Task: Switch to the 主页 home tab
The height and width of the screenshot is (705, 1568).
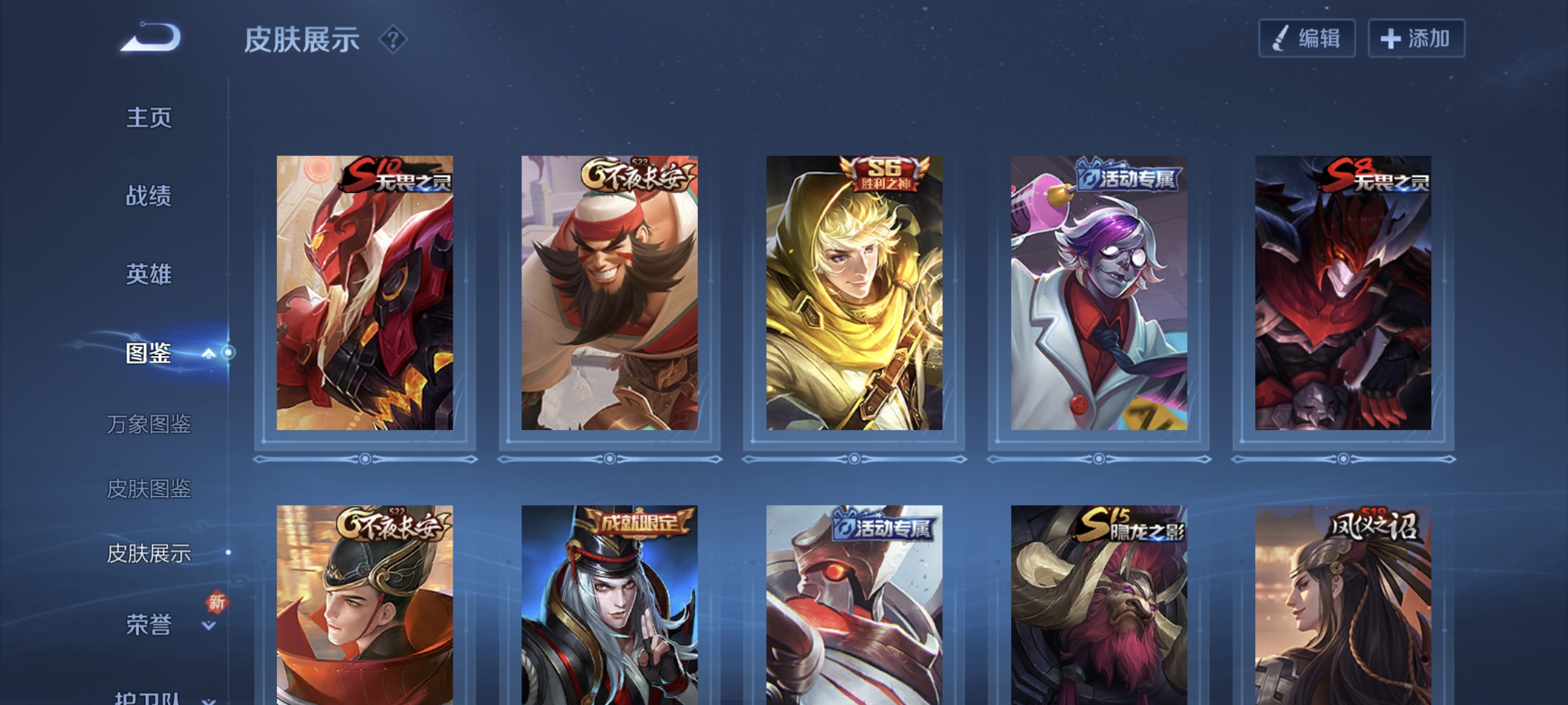Action: click(x=149, y=117)
